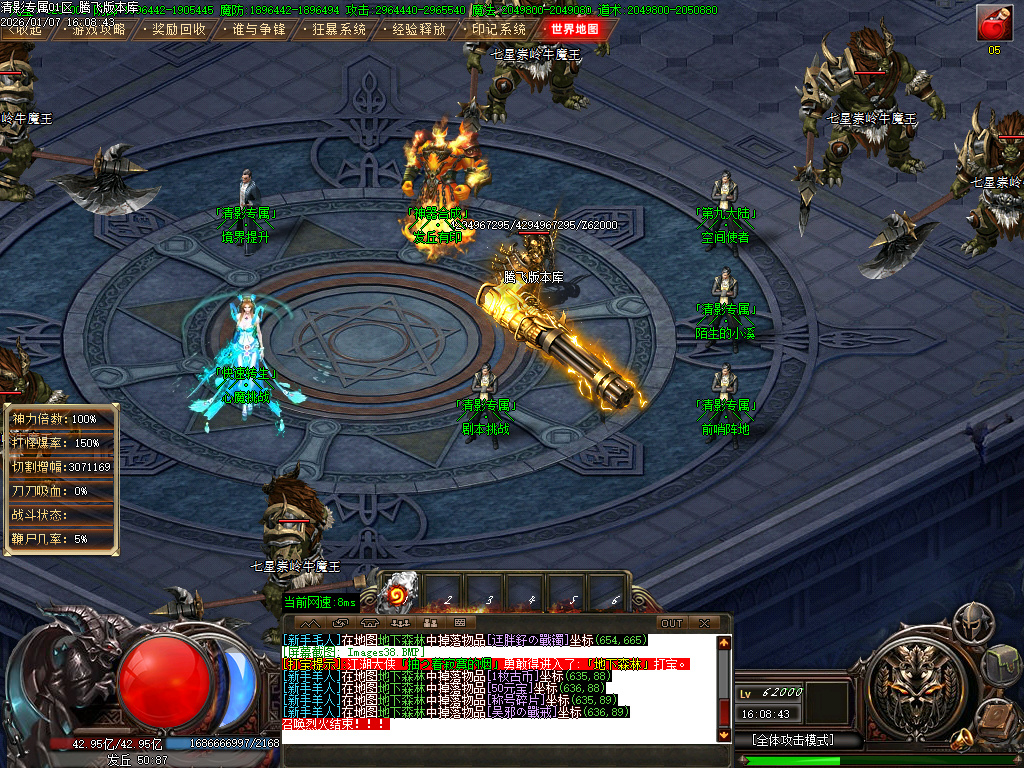Open the 印记系统 mark system
This screenshot has width=1024, height=768.
(498, 30)
